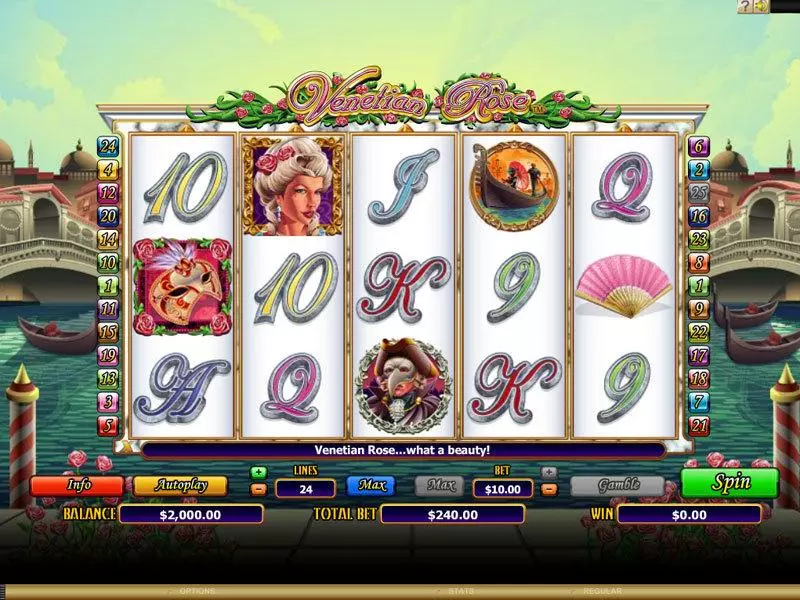Image resolution: width=800 pixels, height=600 pixels.
Task: Raise the bet with the grey plus
Action: click(x=548, y=472)
